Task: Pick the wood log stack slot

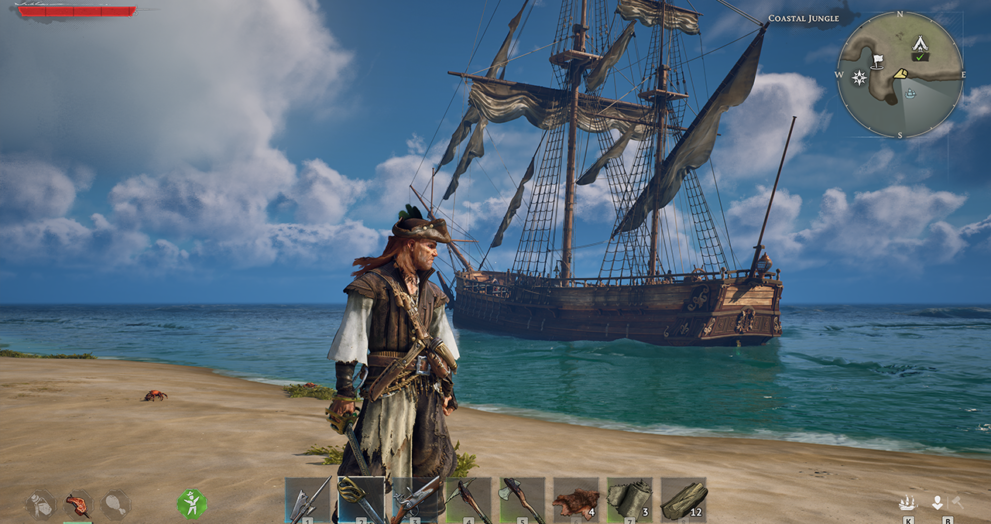Action: coord(684,499)
